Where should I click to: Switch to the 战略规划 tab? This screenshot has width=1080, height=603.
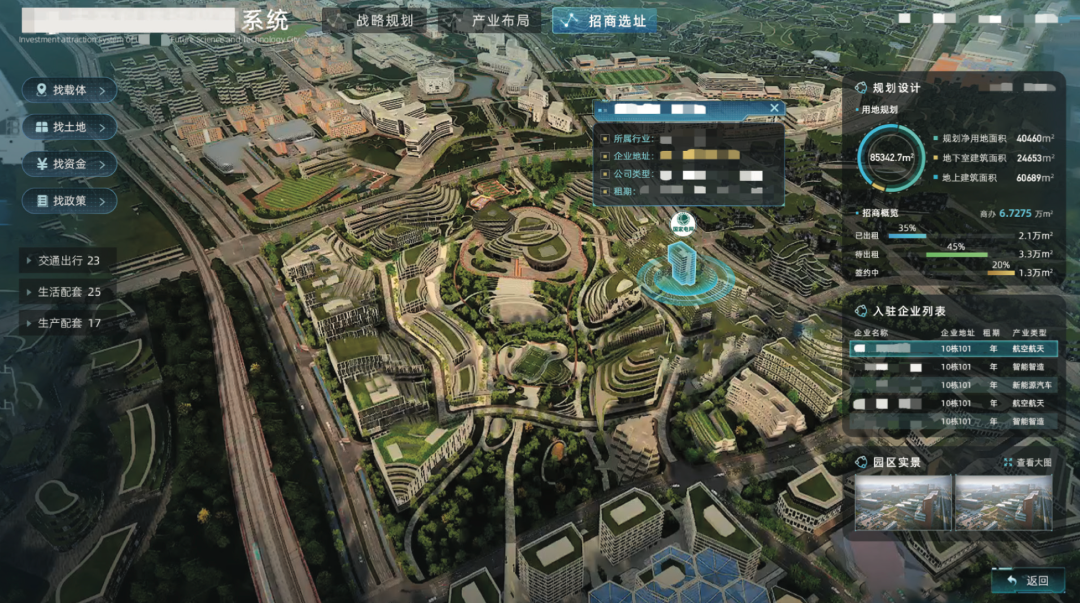click(373, 21)
